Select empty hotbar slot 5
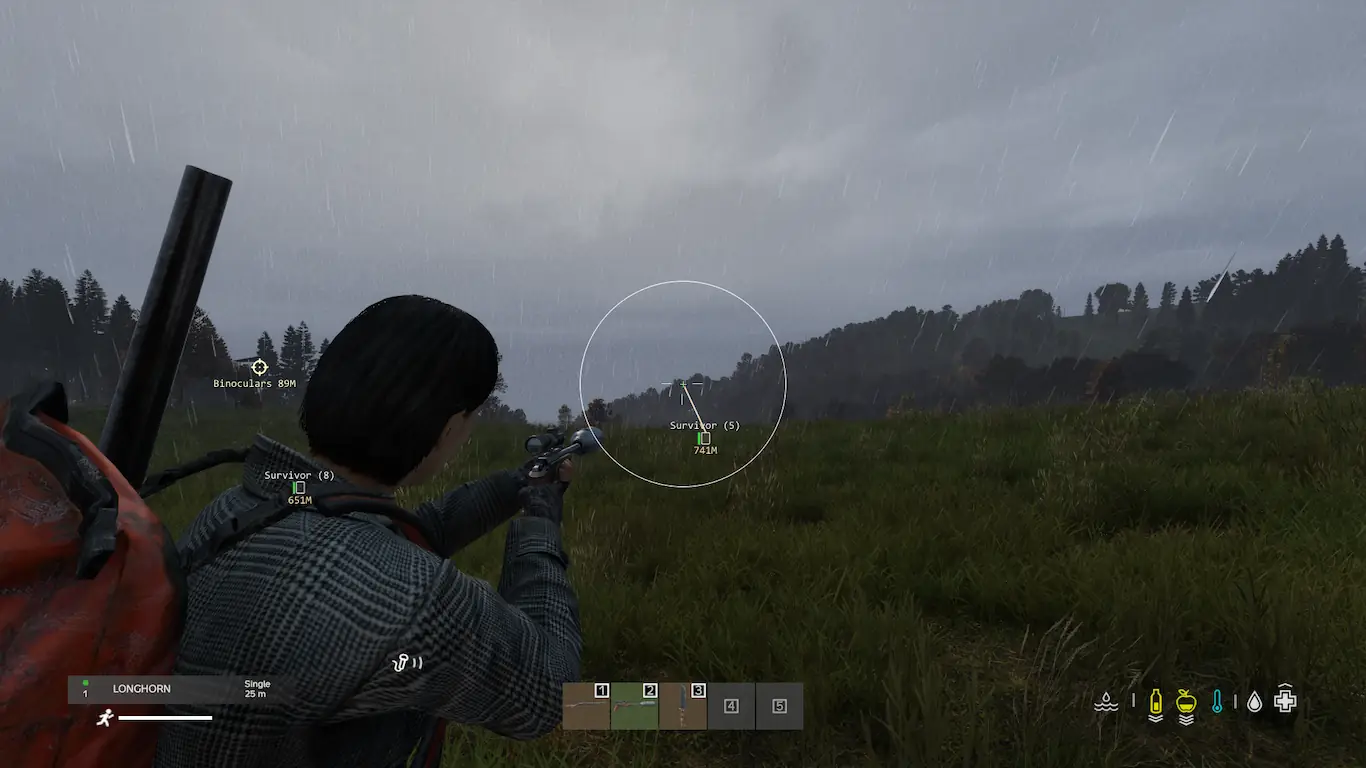This screenshot has height=768, width=1366. tap(779, 706)
